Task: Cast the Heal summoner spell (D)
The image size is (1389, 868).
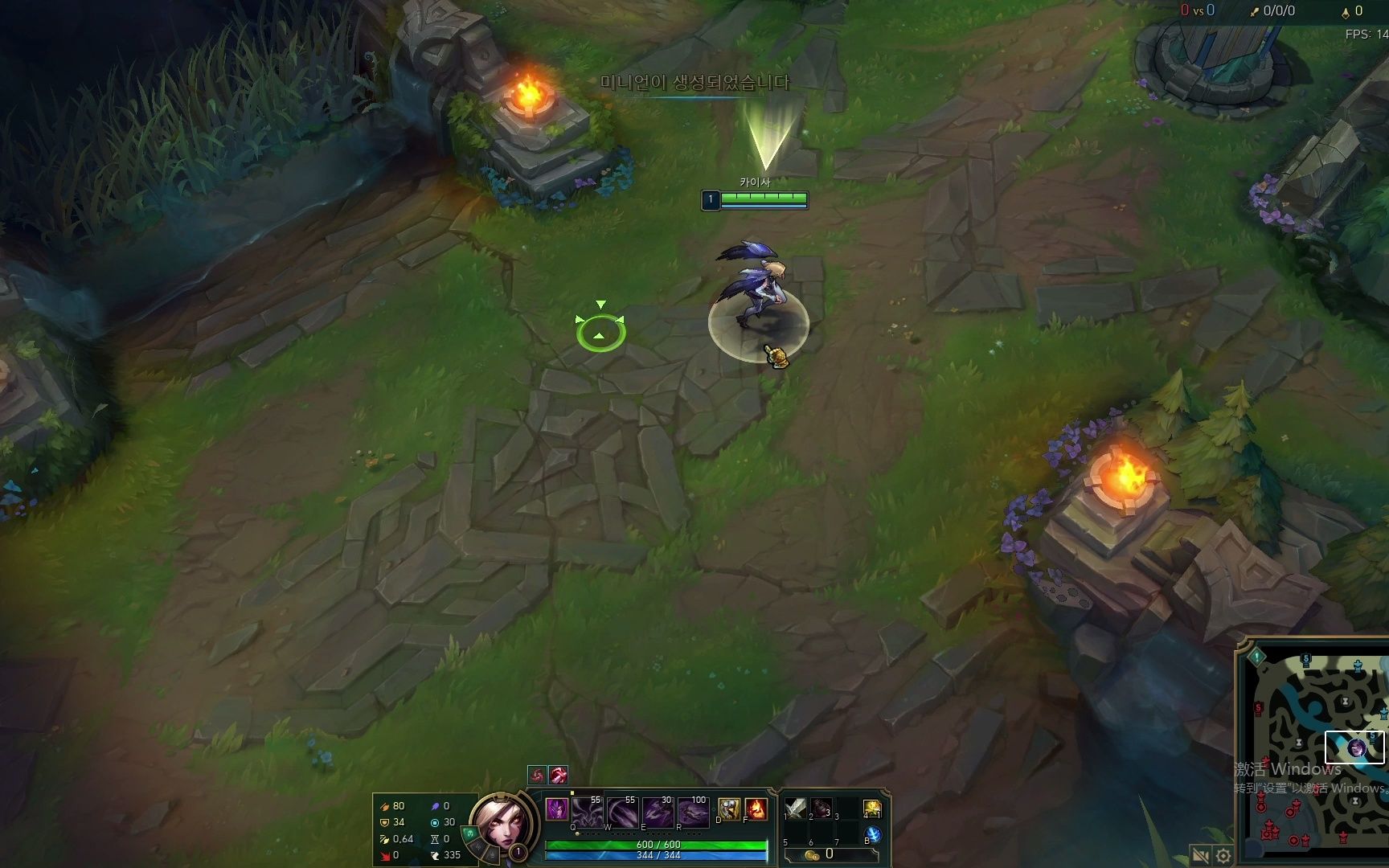Action: [x=729, y=809]
